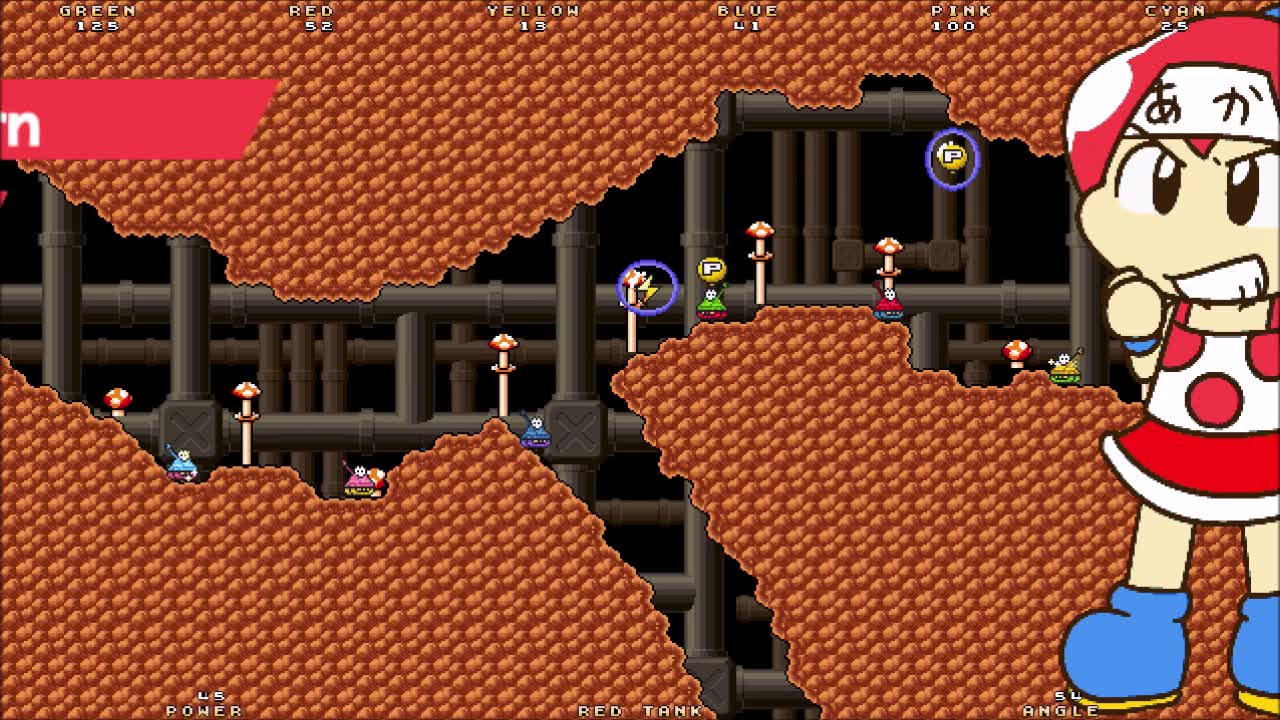The height and width of the screenshot is (720, 1280).
Task: Click the yellow P icon above the green tank
Action: pyautogui.click(x=712, y=268)
